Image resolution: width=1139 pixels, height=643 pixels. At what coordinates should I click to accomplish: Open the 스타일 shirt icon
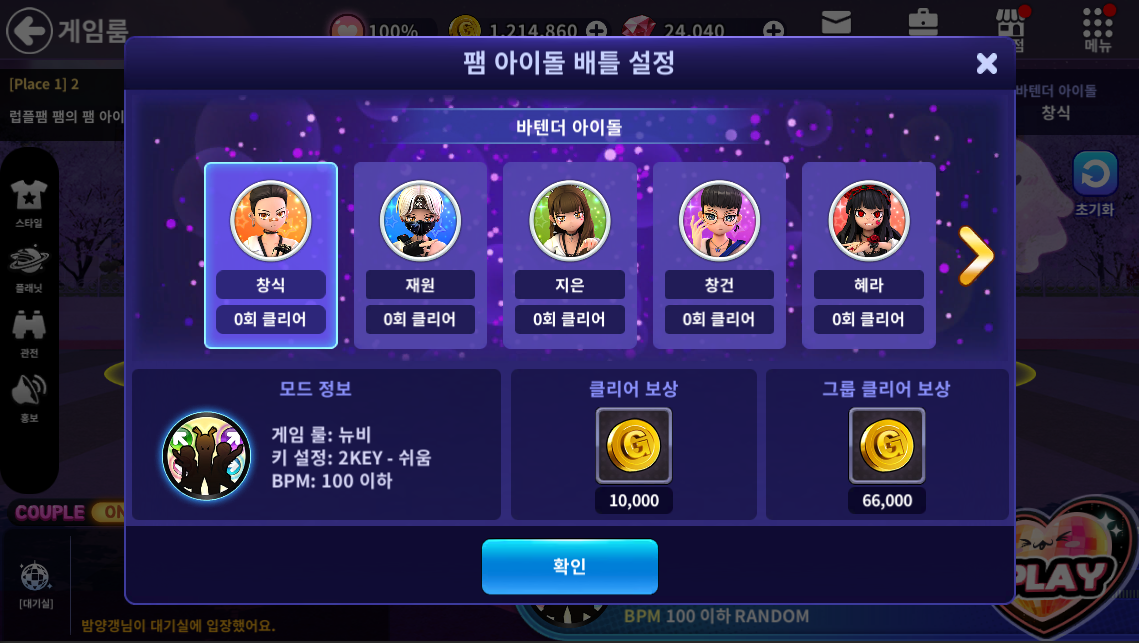[29, 198]
